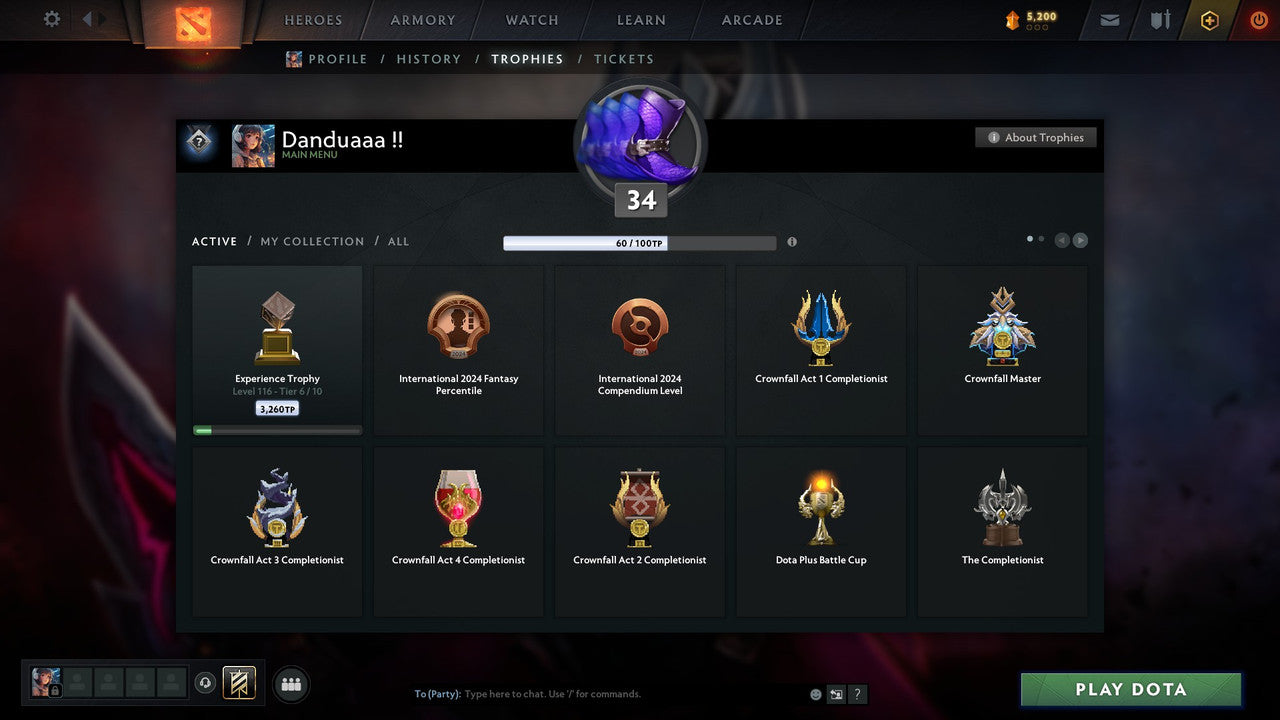Switch to the TICKETS tab
1280x720 pixels.
(624, 58)
